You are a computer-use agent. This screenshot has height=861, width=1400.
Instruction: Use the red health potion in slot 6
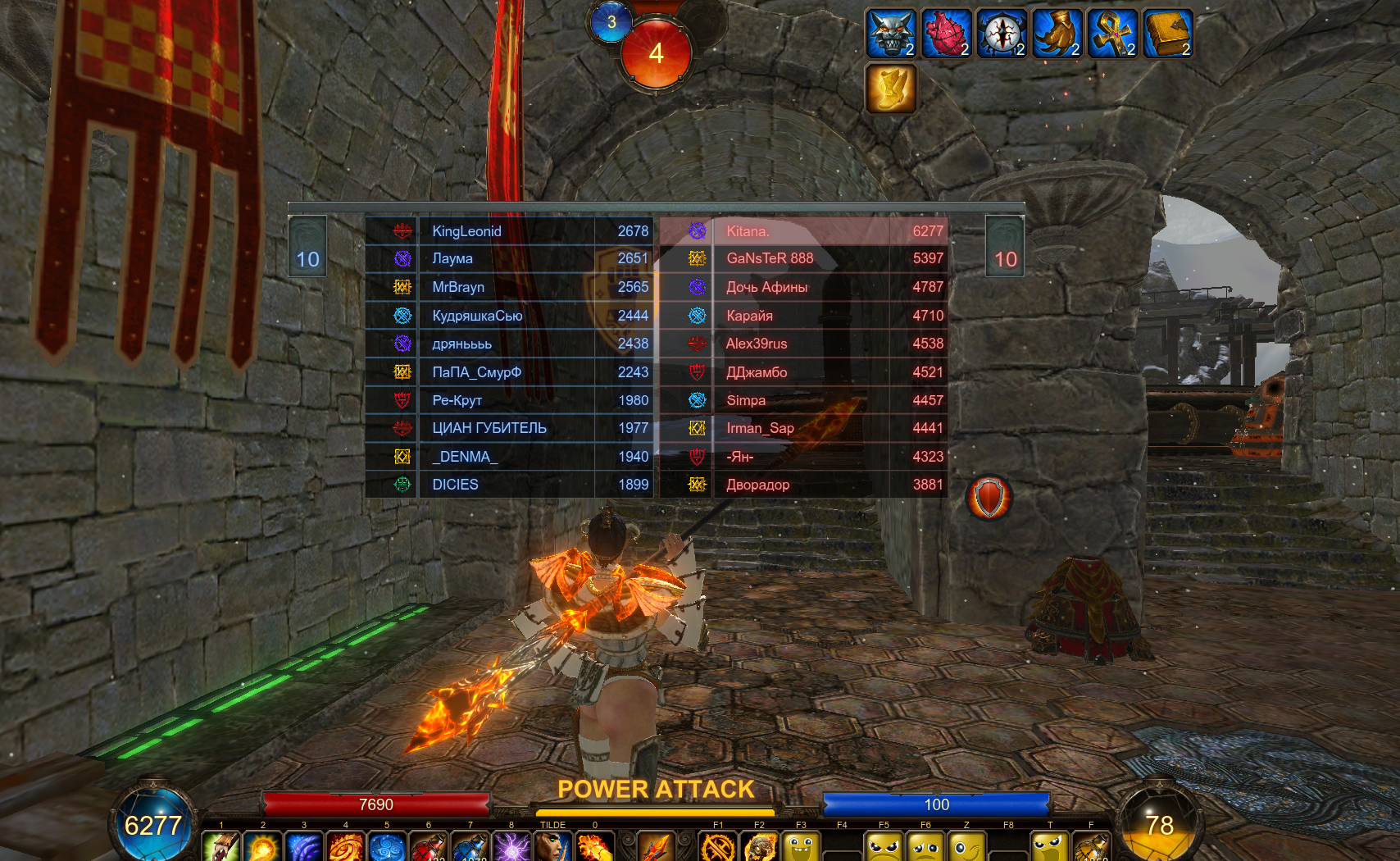(428, 848)
